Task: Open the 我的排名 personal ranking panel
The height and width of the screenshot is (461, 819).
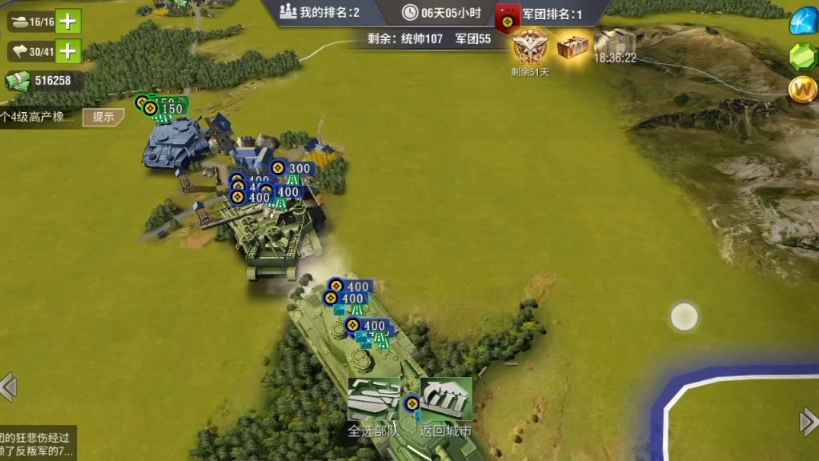Action: (317, 12)
